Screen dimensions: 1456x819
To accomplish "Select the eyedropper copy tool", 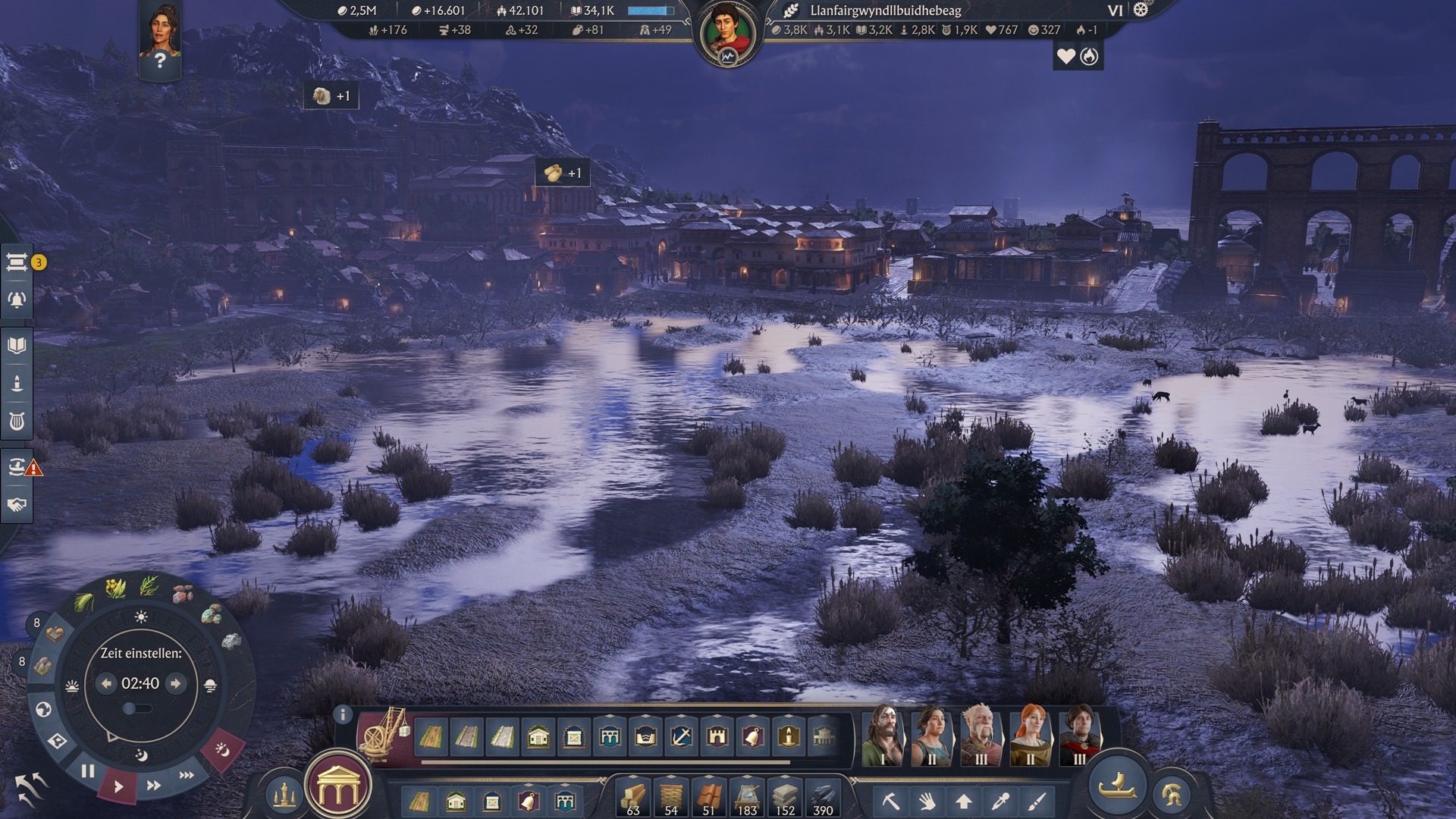I will [x=1000, y=801].
